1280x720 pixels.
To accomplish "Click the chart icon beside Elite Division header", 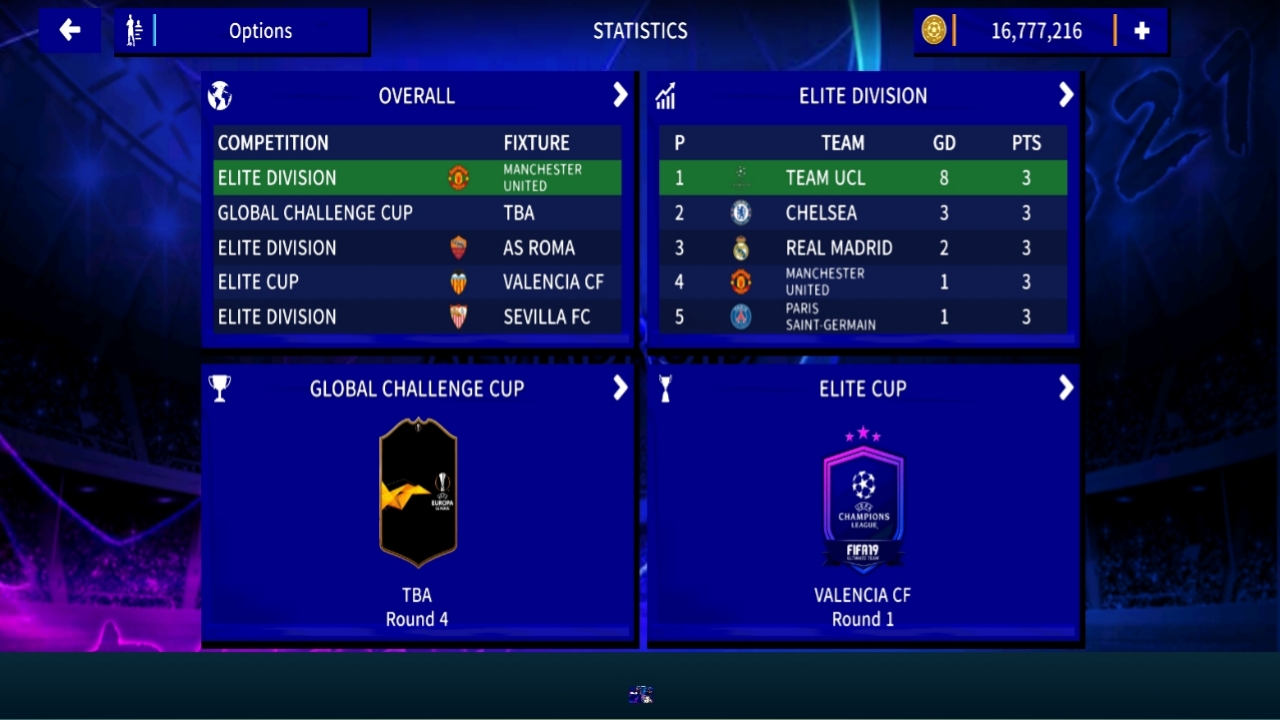I will [x=666, y=95].
